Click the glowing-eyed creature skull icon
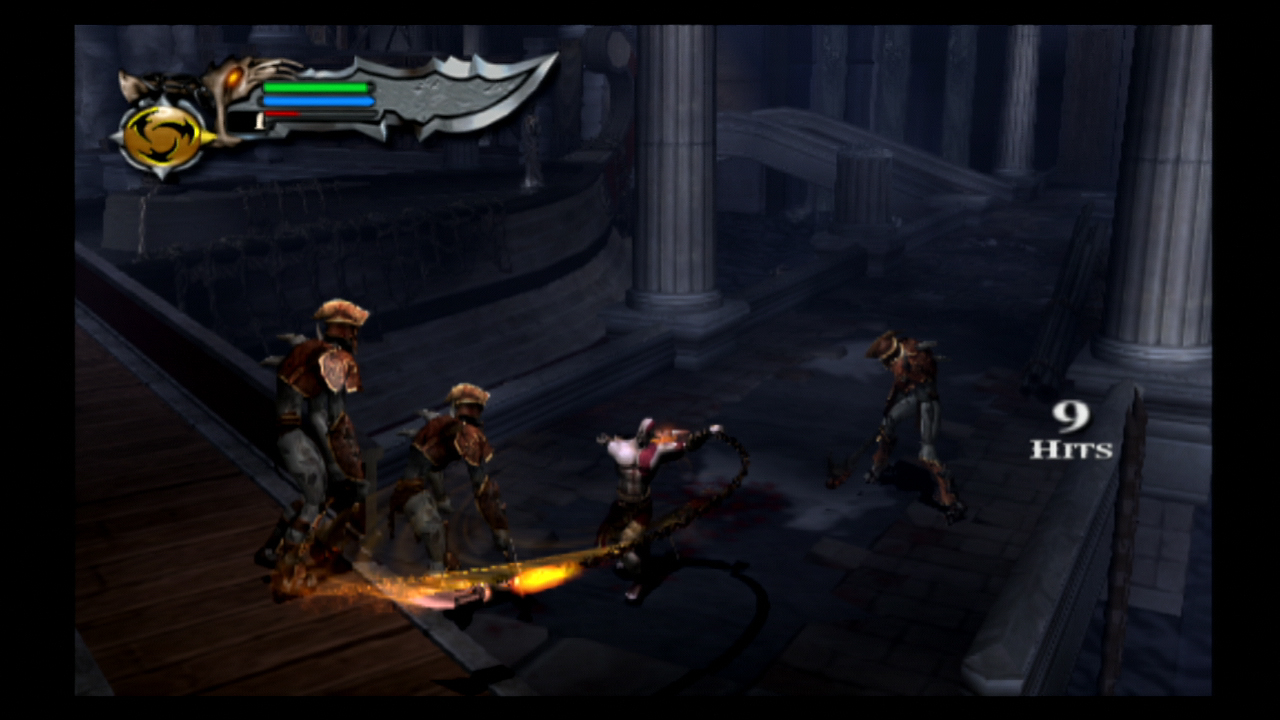The height and width of the screenshot is (720, 1280). coord(232,78)
